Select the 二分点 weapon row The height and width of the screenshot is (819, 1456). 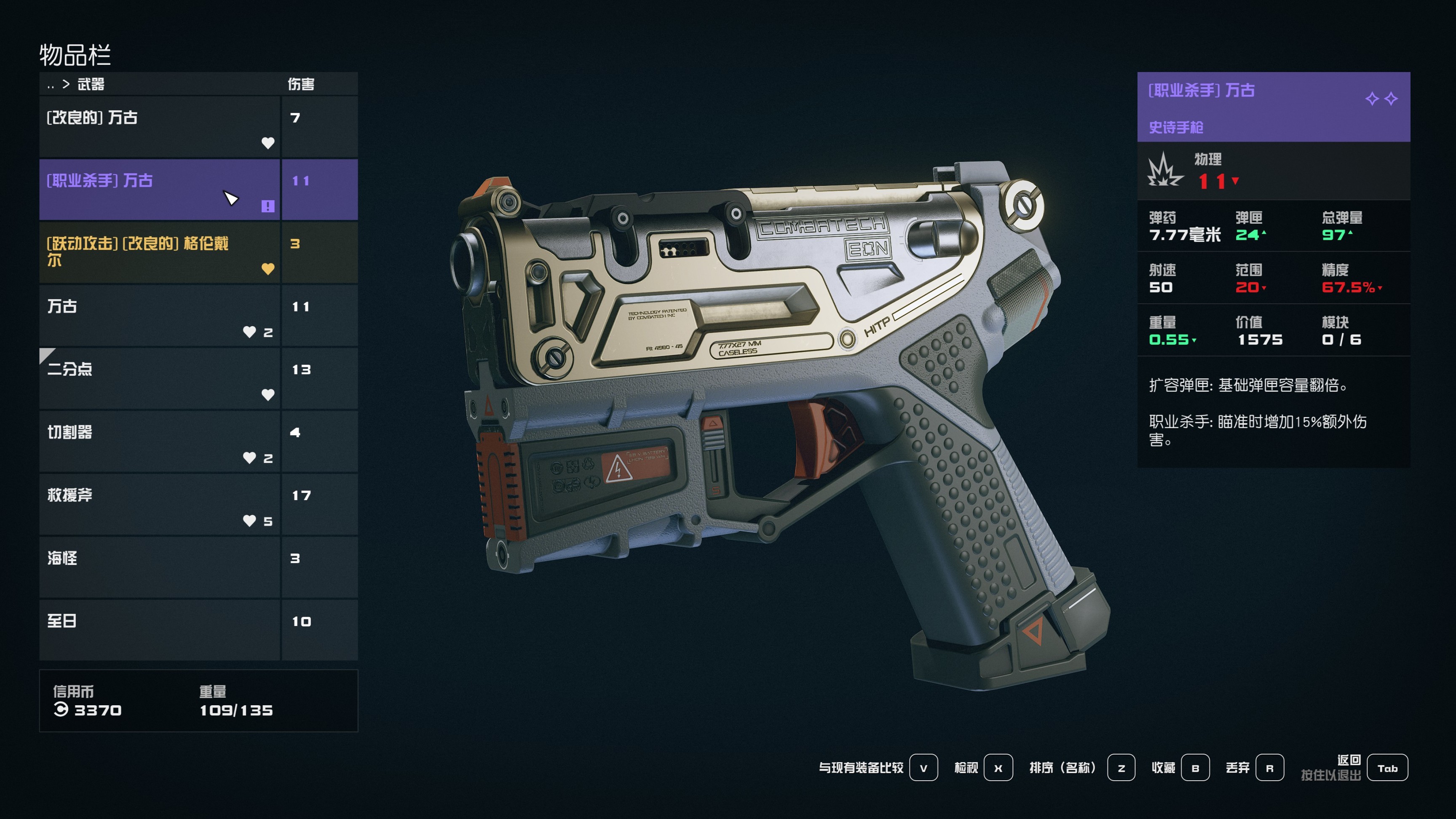coord(159,378)
